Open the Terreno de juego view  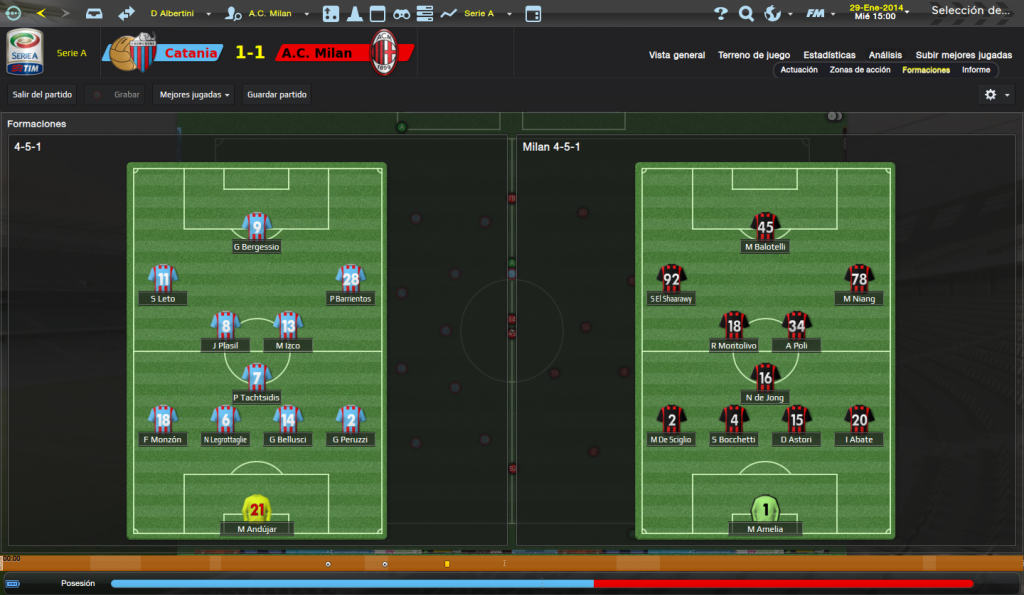[754, 55]
